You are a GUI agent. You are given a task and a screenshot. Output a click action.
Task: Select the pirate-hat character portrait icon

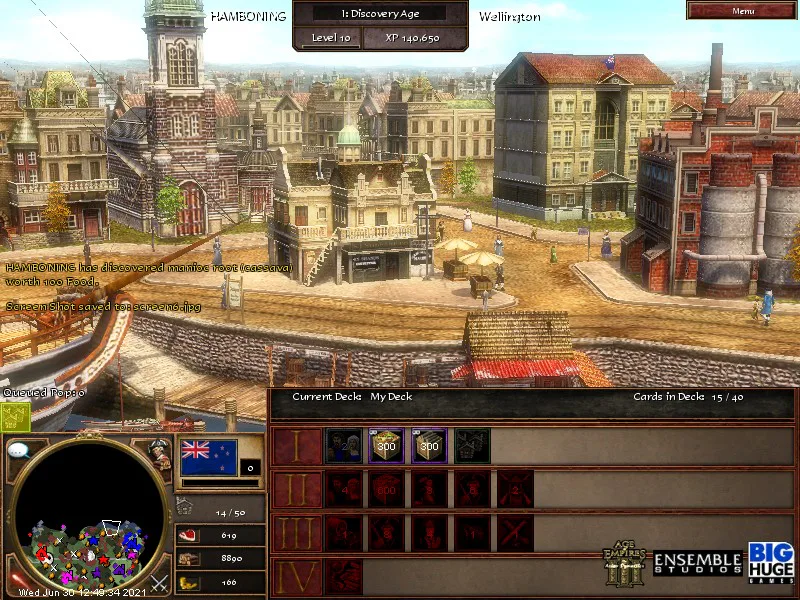coord(160,452)
